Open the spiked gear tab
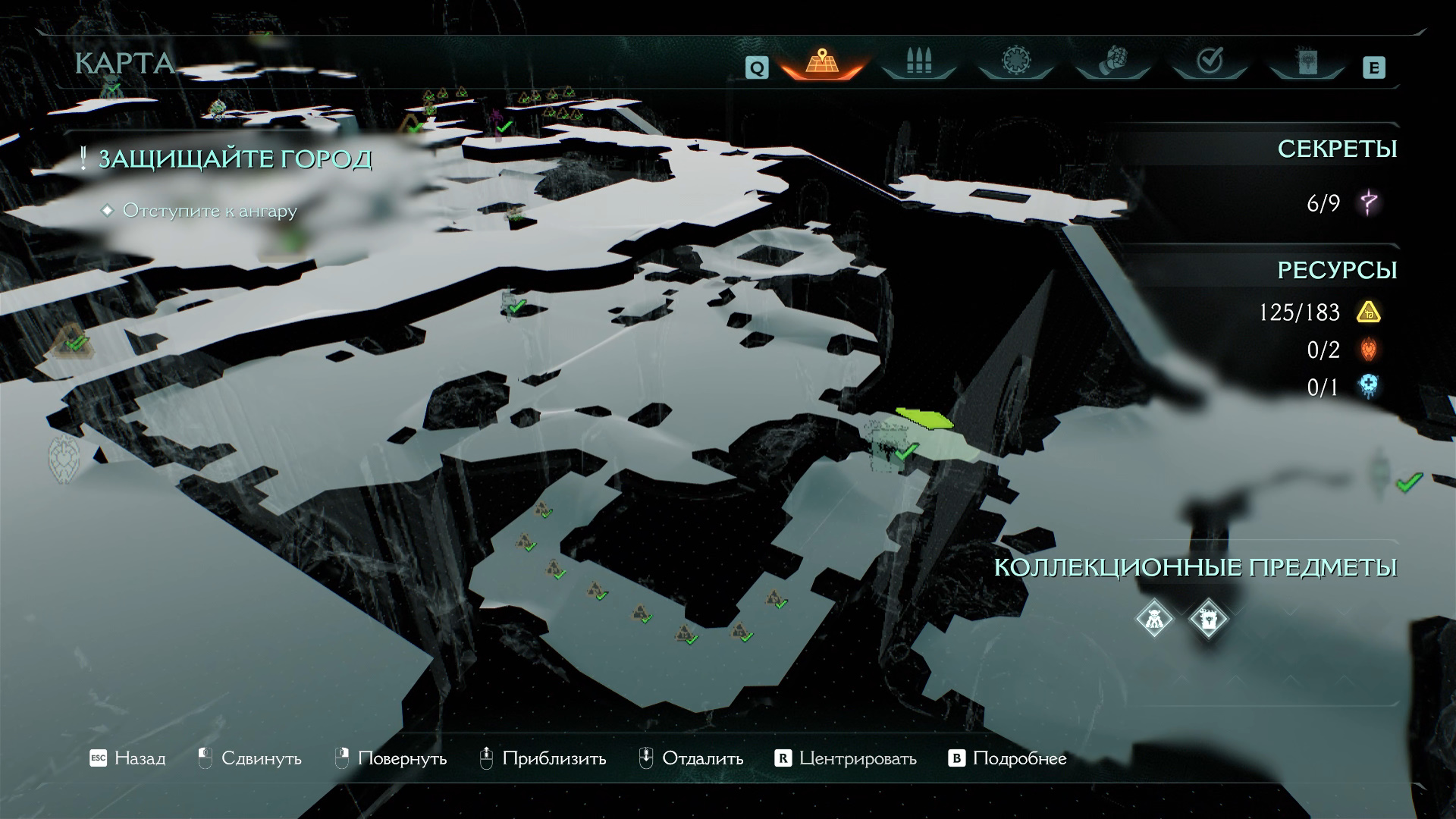This screenshot has height=819, width=1456. [1015, 62]
